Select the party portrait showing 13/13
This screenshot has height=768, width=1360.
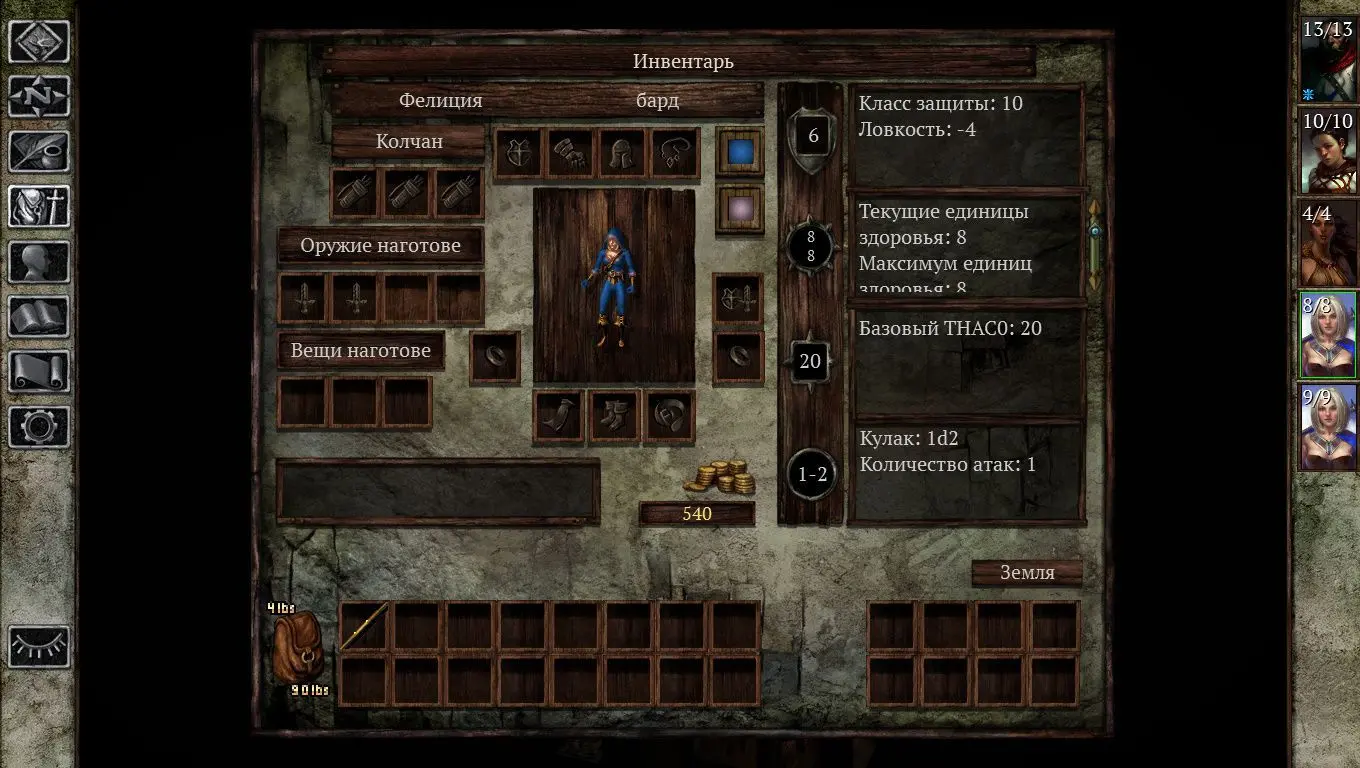1328,60
